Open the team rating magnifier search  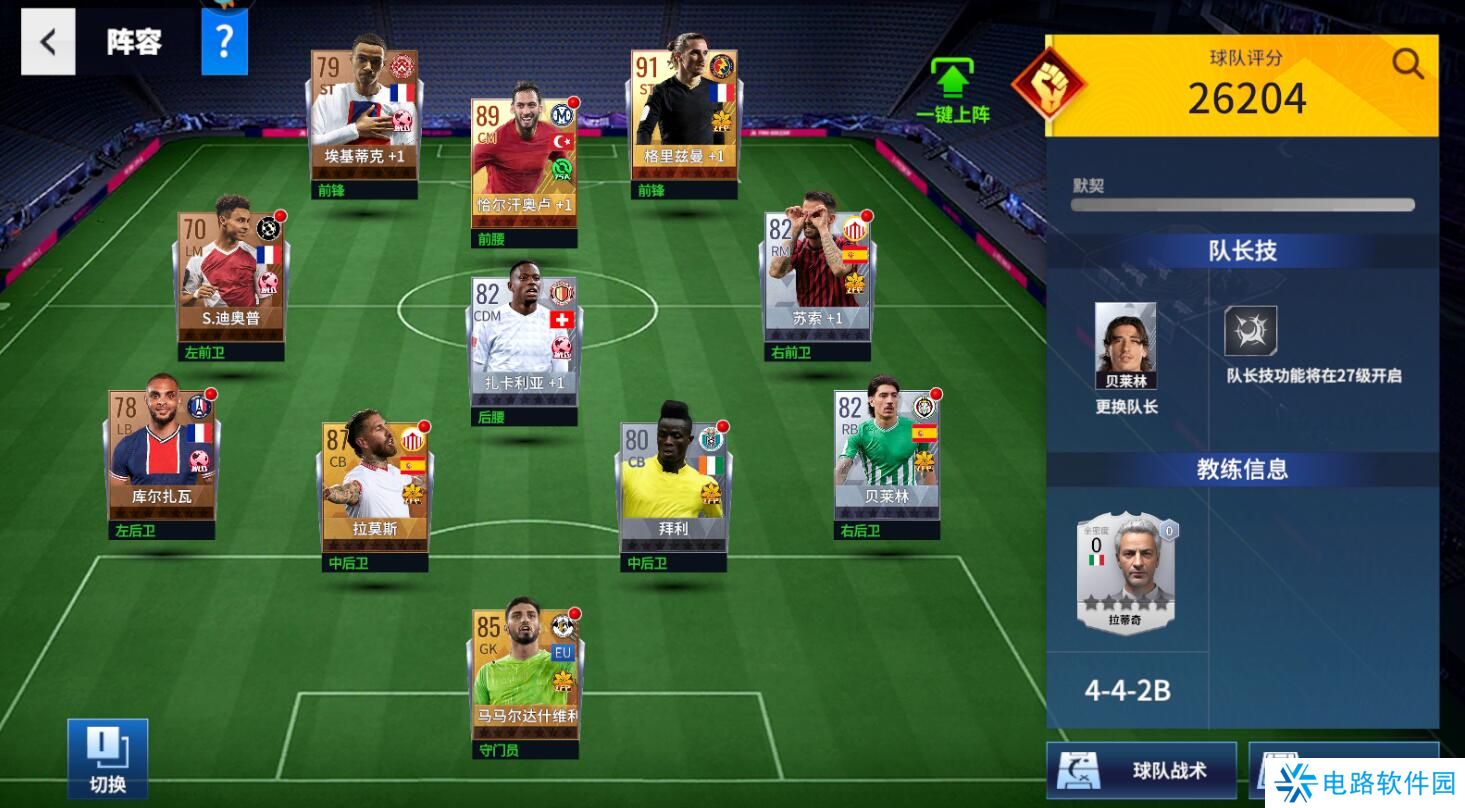pos(1407,64)
